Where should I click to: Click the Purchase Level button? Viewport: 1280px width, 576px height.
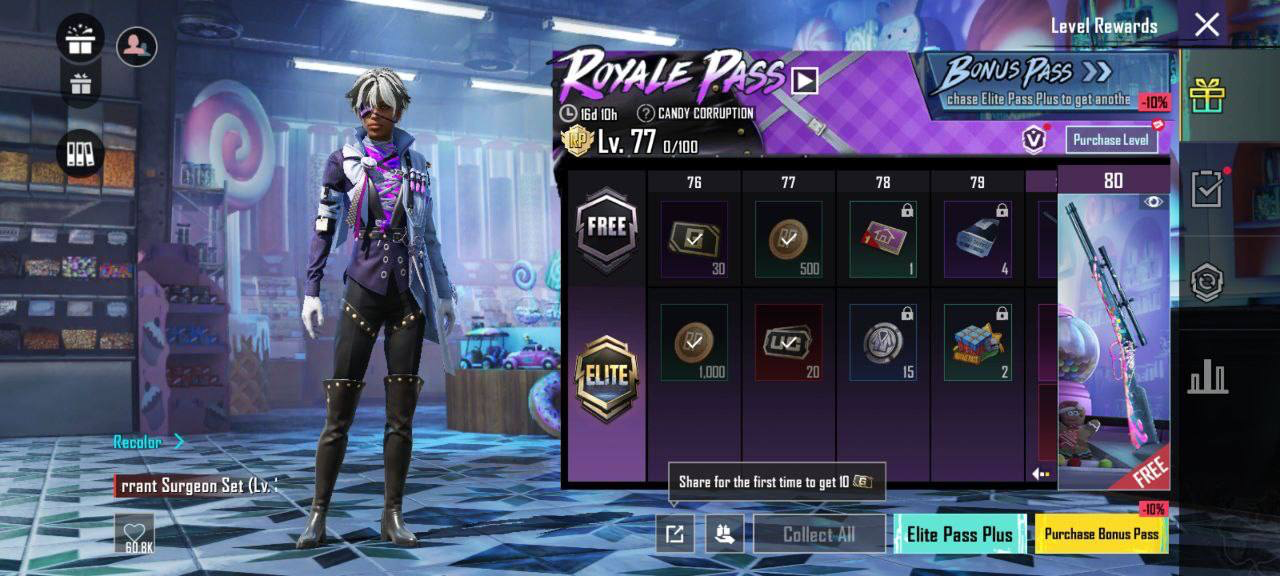pyautogui.click(x=1111, y=140)
